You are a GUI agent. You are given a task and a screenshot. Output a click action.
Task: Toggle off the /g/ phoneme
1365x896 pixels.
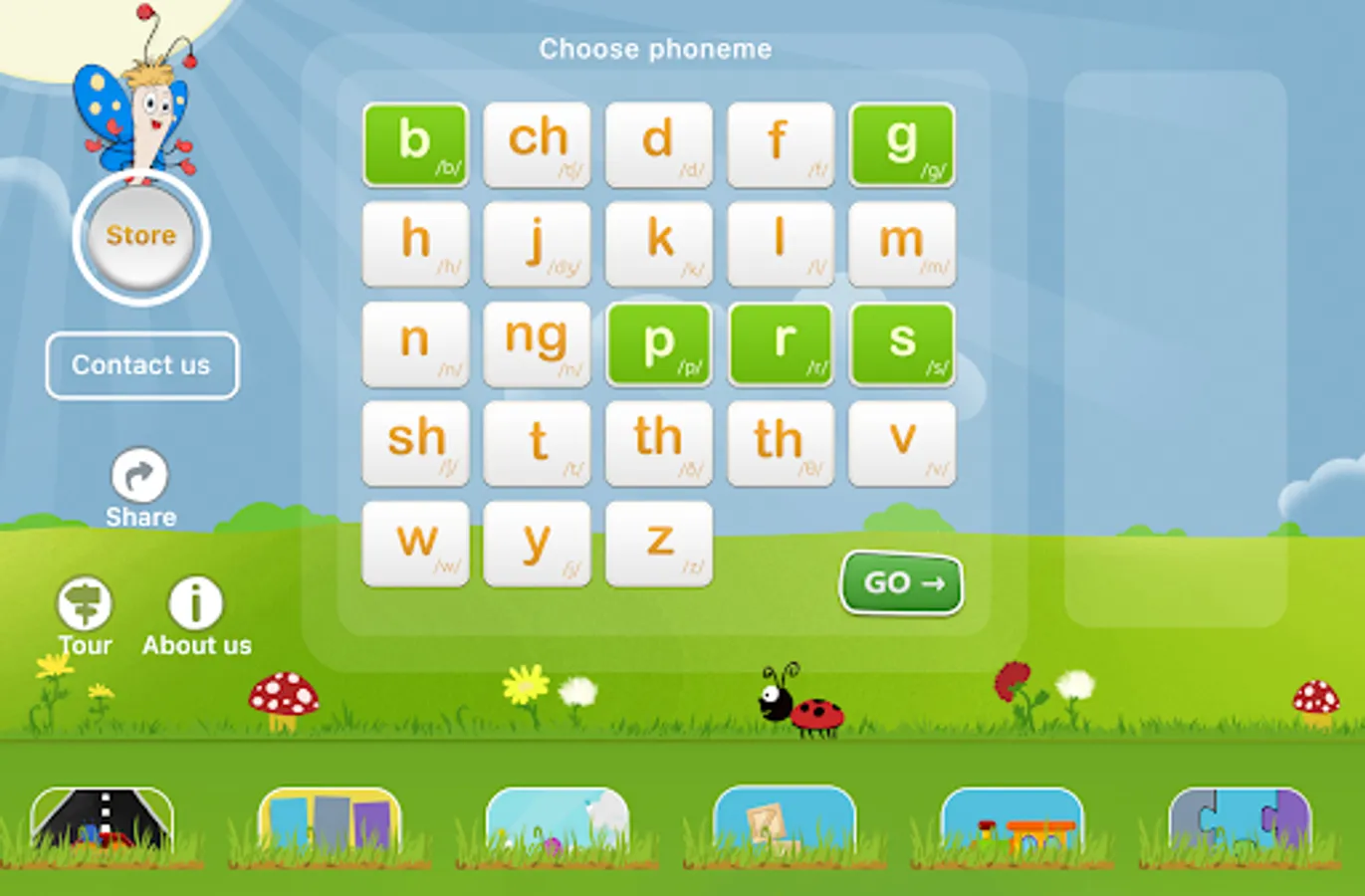coord(901,145)
